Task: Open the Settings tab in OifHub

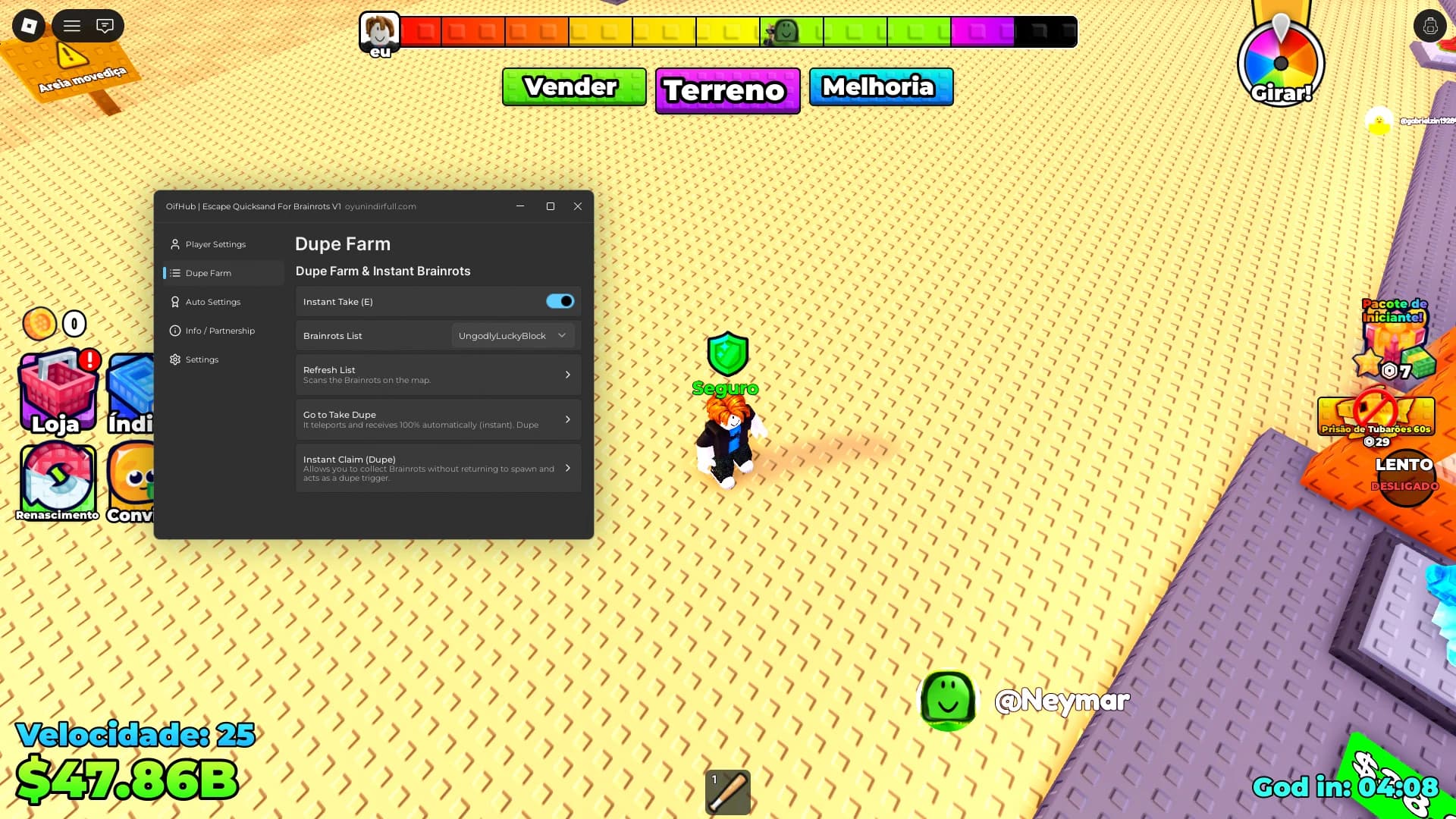Action: coord(202,359)
